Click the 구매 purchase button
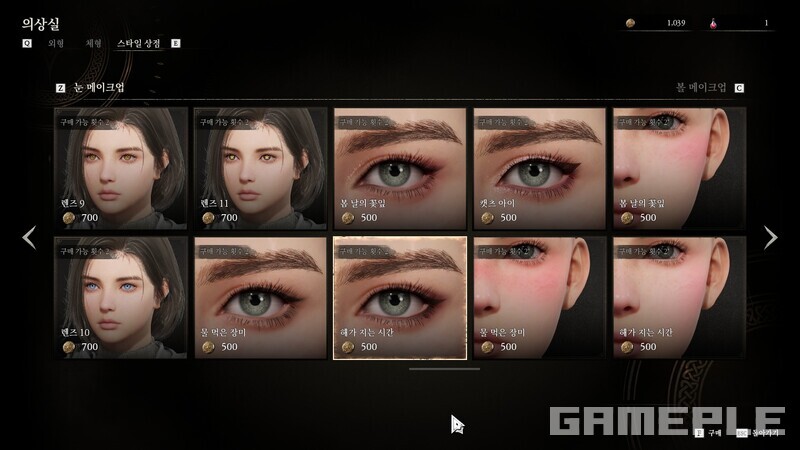 coord(710,434)
